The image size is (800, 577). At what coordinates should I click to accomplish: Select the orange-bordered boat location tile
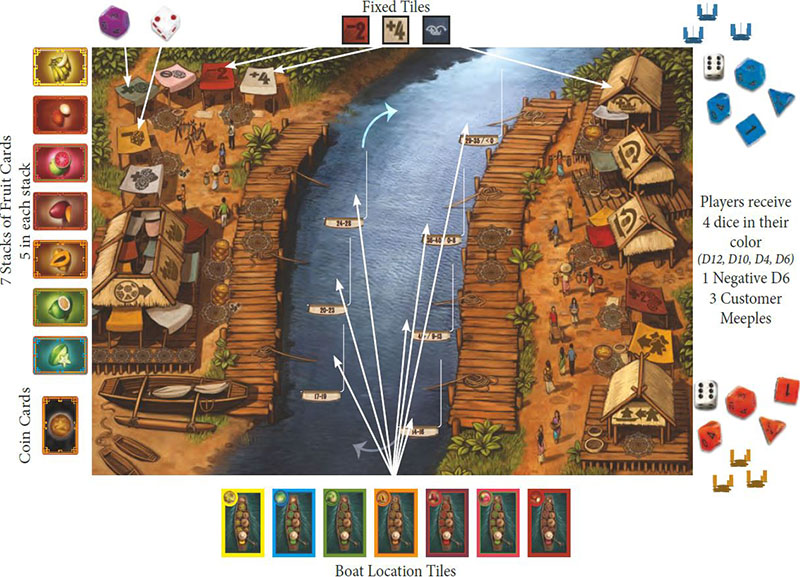click(395, 520)
